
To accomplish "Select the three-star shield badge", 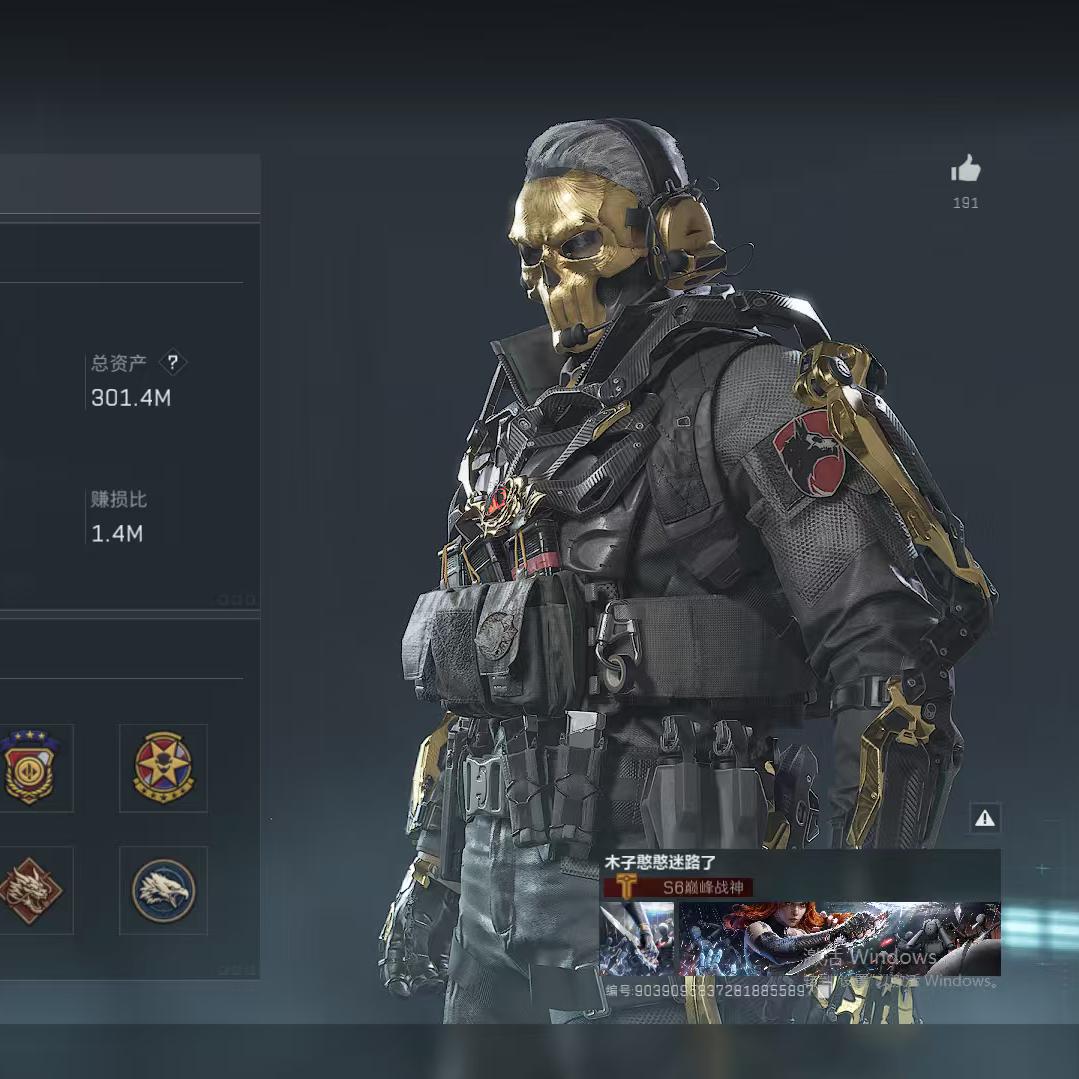I will pyautogui.click(x=28, y=768).
